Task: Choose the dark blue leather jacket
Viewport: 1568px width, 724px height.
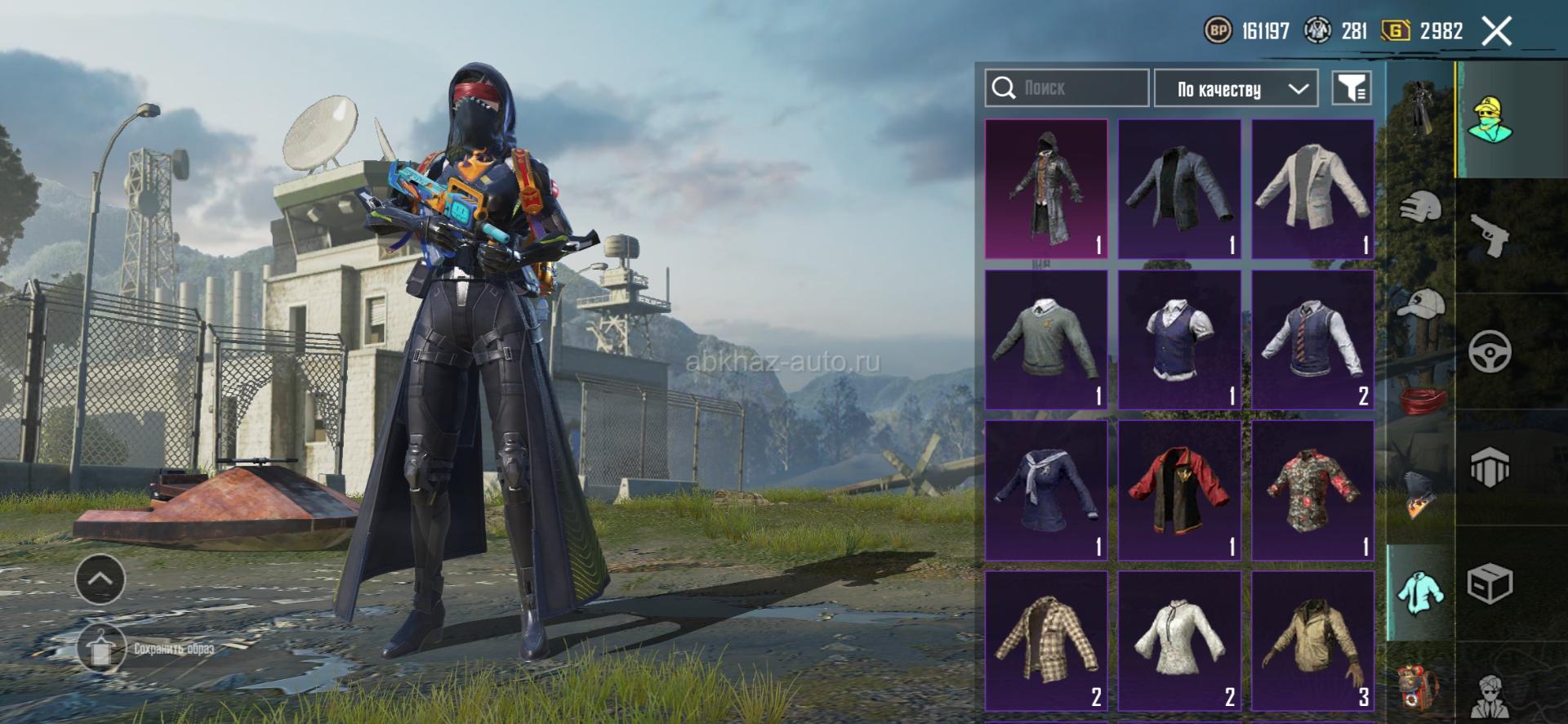Action: 1179,189
